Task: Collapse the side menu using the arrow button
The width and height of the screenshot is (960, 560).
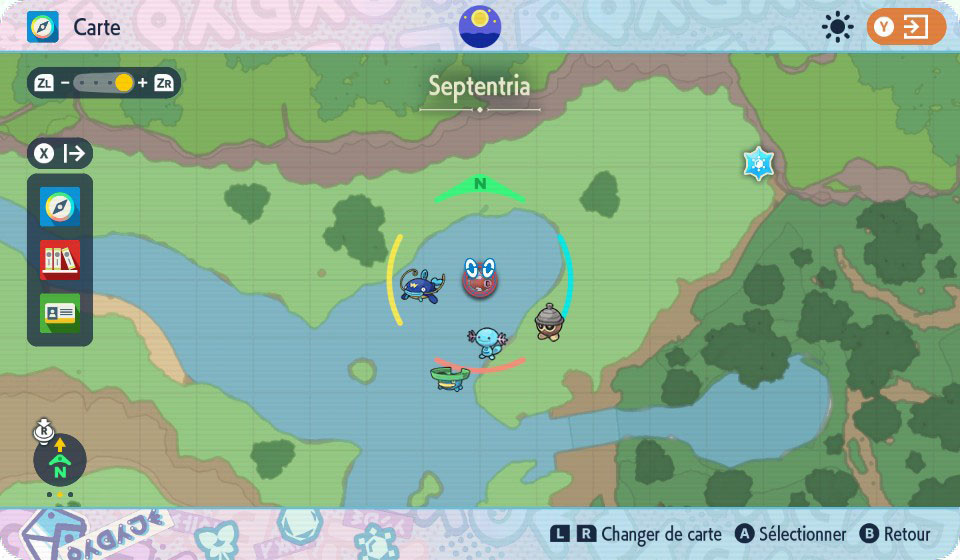Action: click(x=61, y=153)
